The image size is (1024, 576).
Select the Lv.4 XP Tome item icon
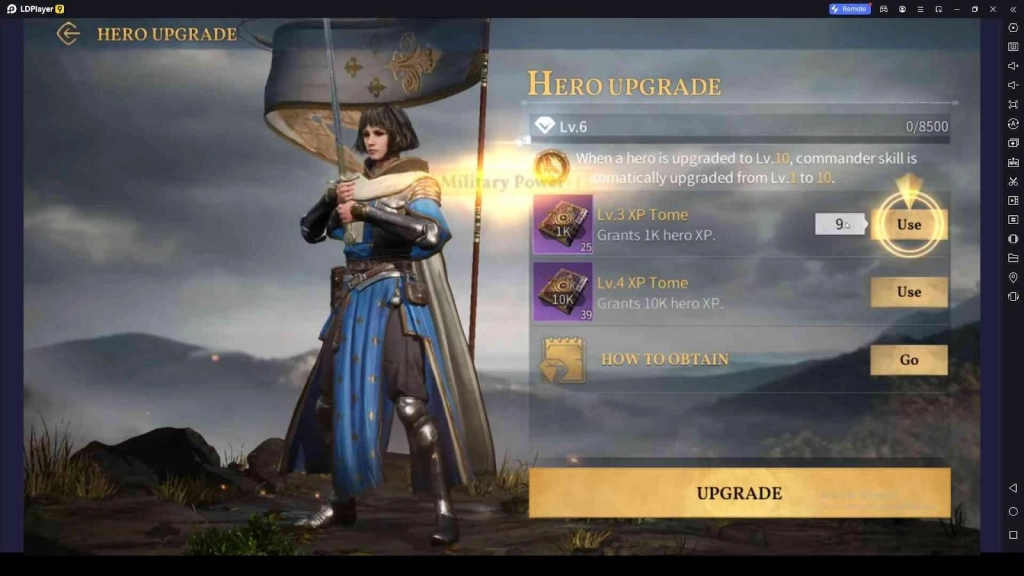coord(563,292)
